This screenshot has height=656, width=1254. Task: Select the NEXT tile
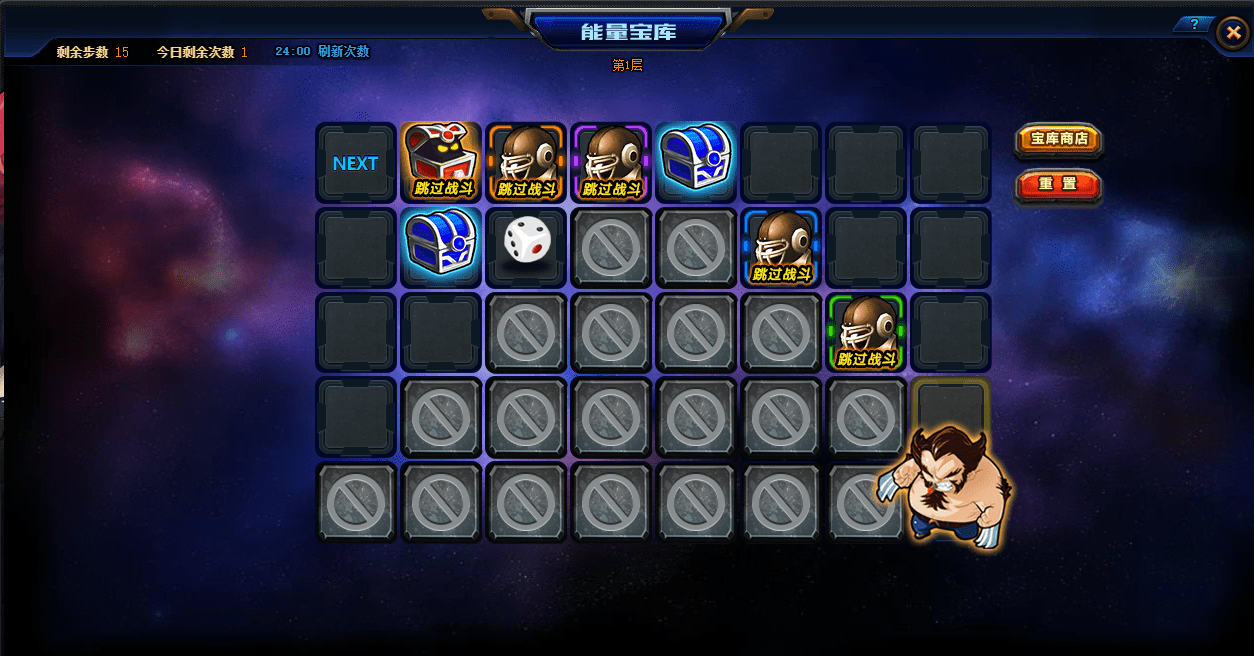[x=356, y=163]
